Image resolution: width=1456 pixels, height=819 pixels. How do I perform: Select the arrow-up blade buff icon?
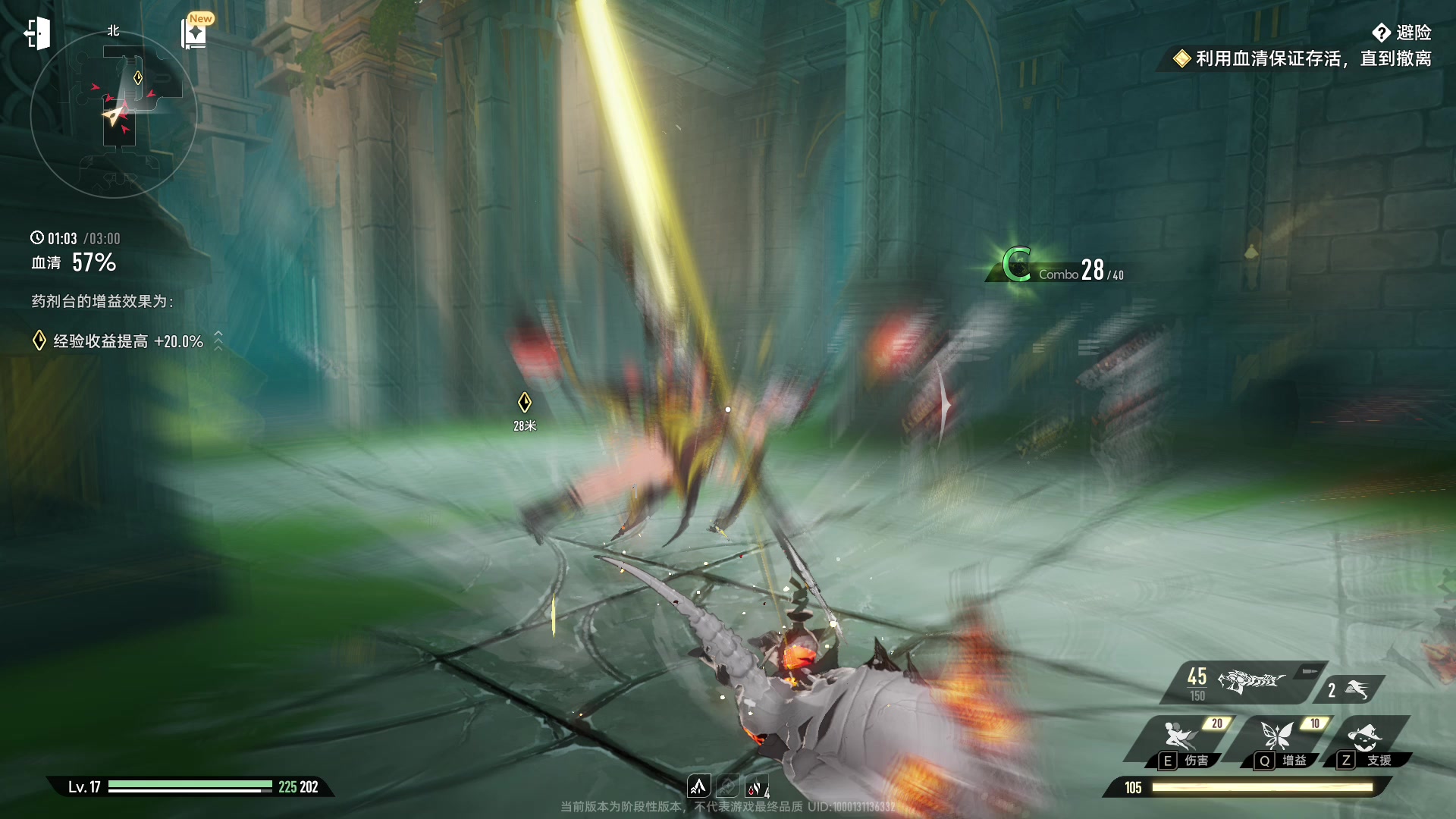[698, 786]
